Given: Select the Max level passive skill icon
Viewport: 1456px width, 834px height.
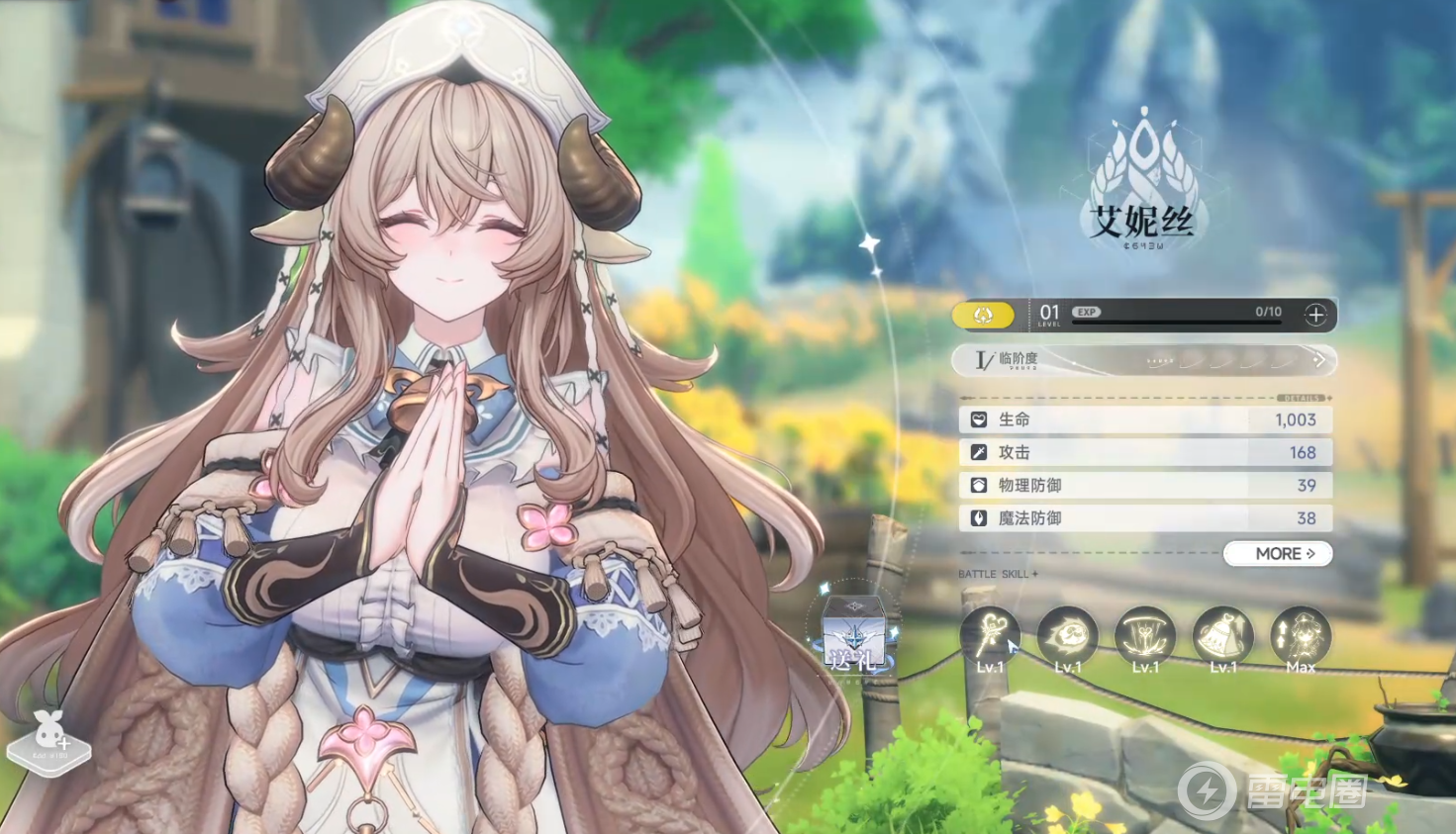Looking at the screenshot, I should coord(1301,636).
